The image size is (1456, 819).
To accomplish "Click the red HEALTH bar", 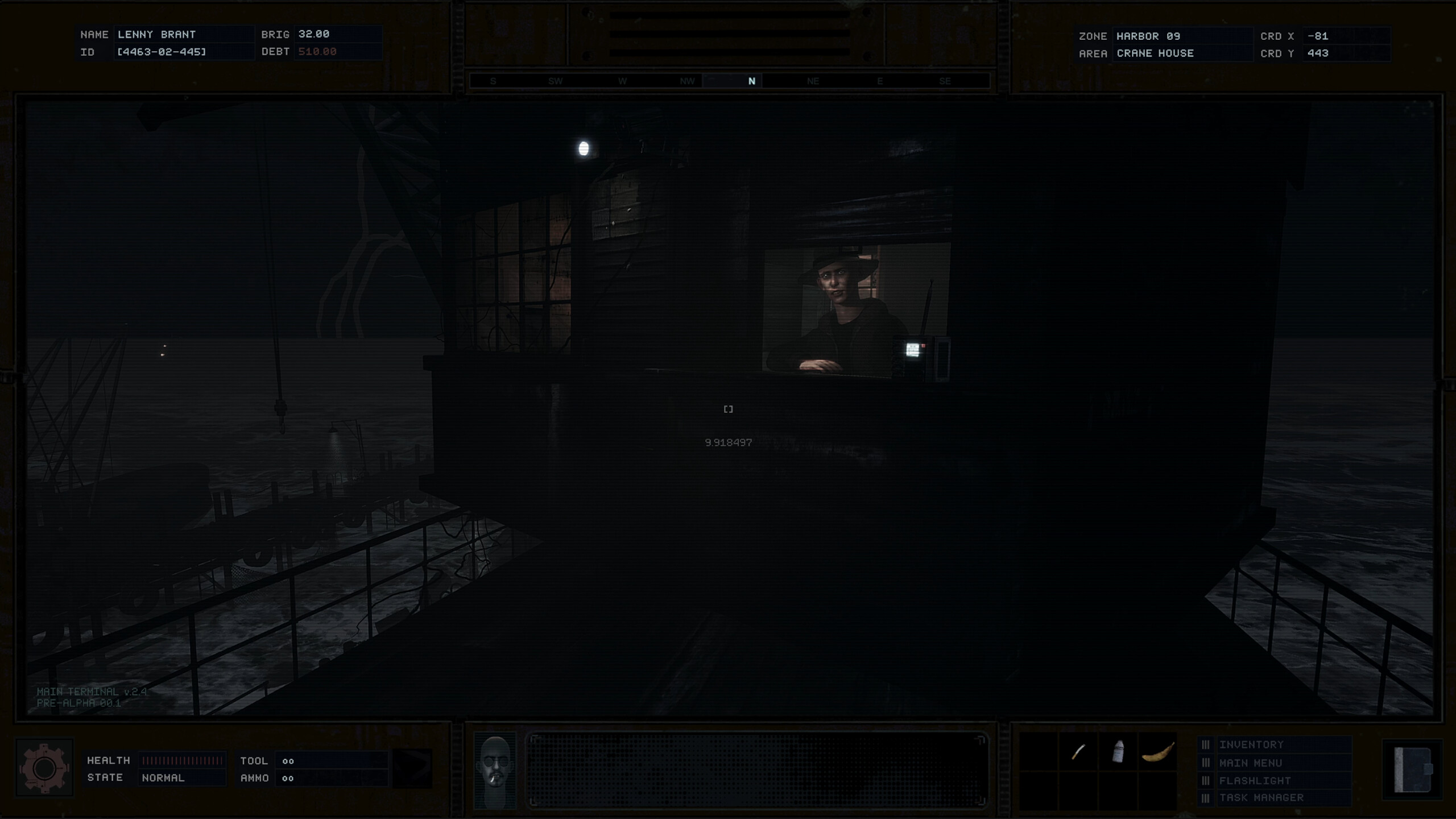I will pyautogui.click(x=182, y=760).
